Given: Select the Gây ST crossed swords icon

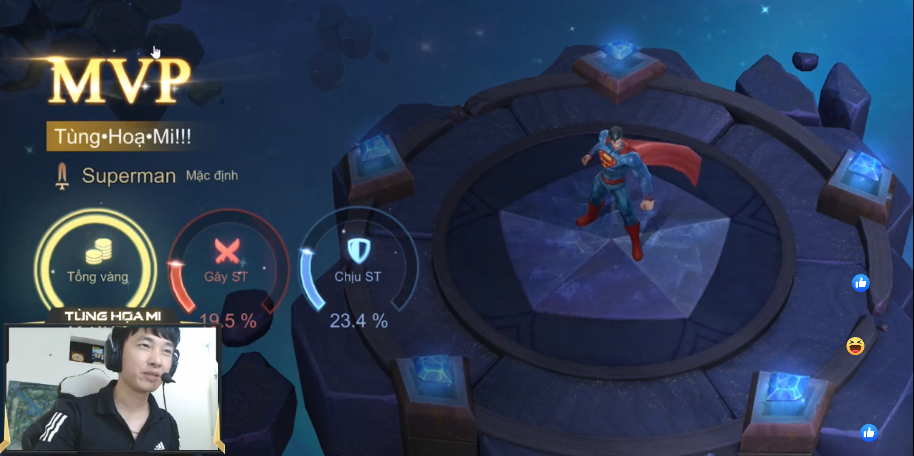Looking at the screenshot, I should point(226,250).
